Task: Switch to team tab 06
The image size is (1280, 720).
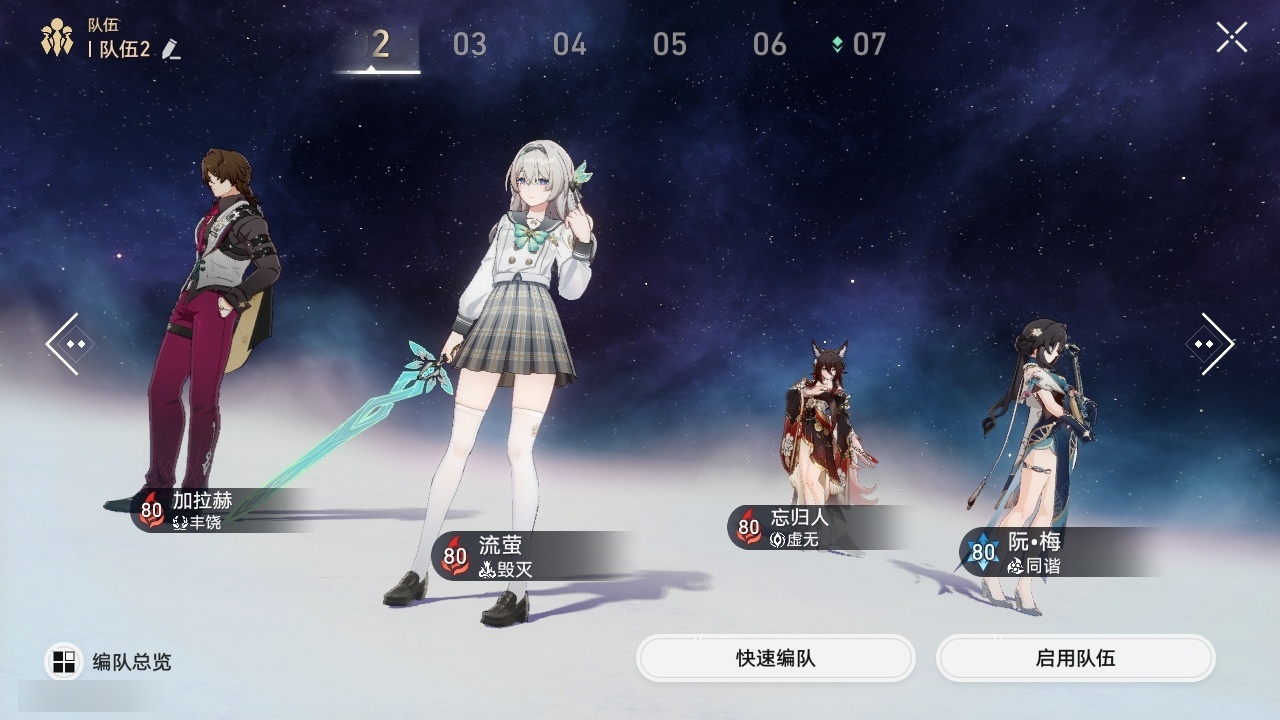Action: pyautogui.click(x=769, y=44)
